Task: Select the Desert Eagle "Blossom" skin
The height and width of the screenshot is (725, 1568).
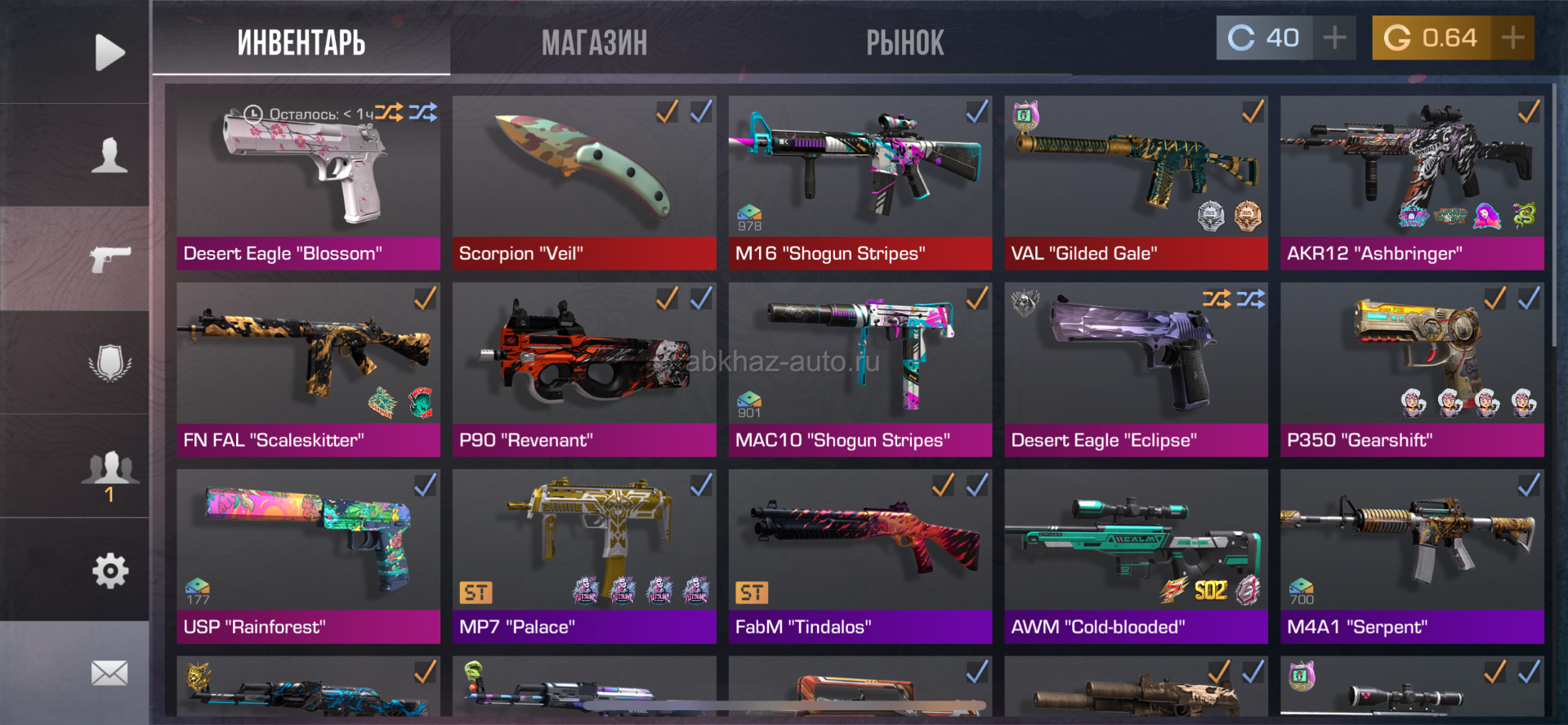Action: [x=308, y=182]
